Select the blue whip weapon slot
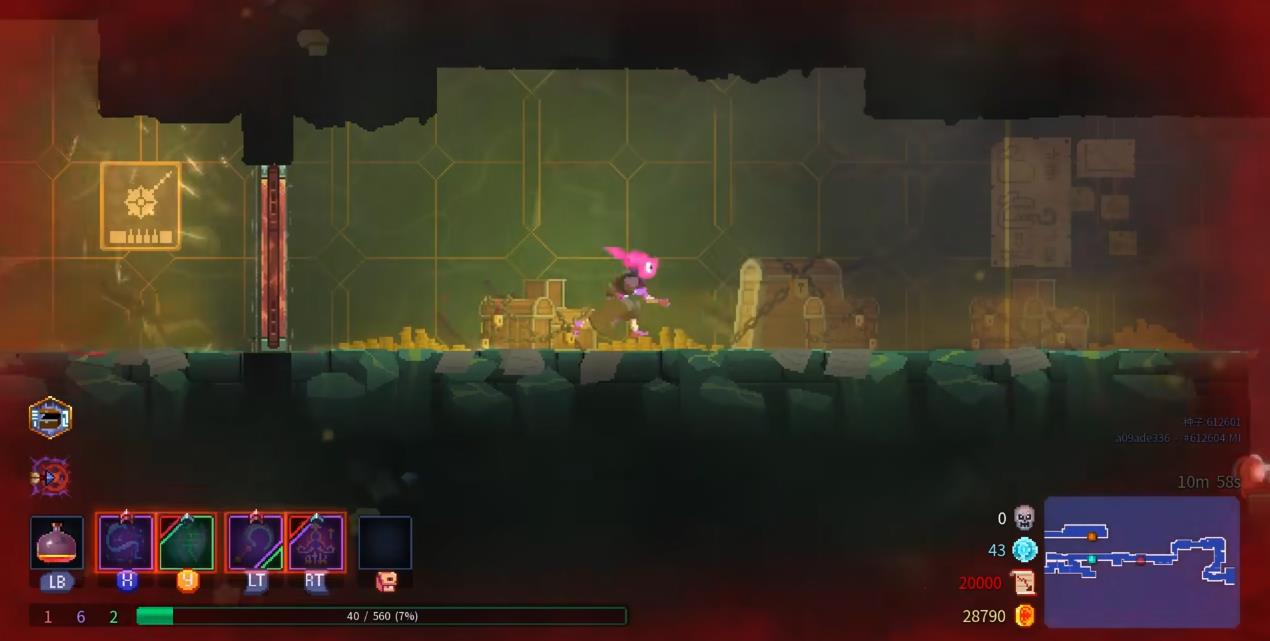Viewport: 1270px width, 641px height. tap(126, 543)
